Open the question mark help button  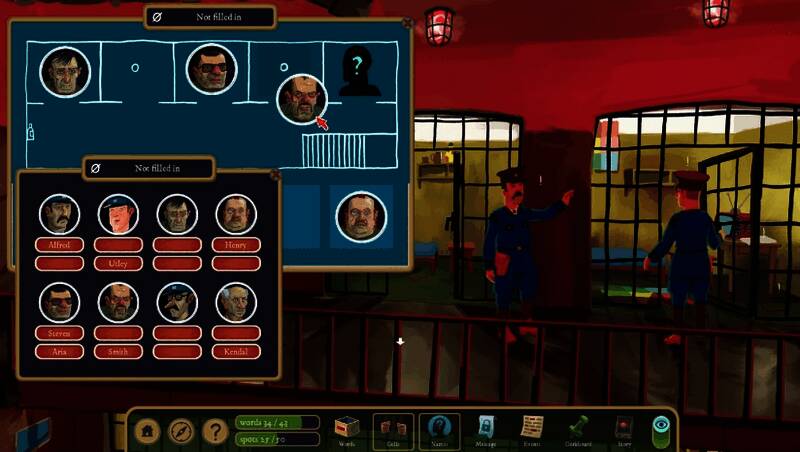[214, 431]
